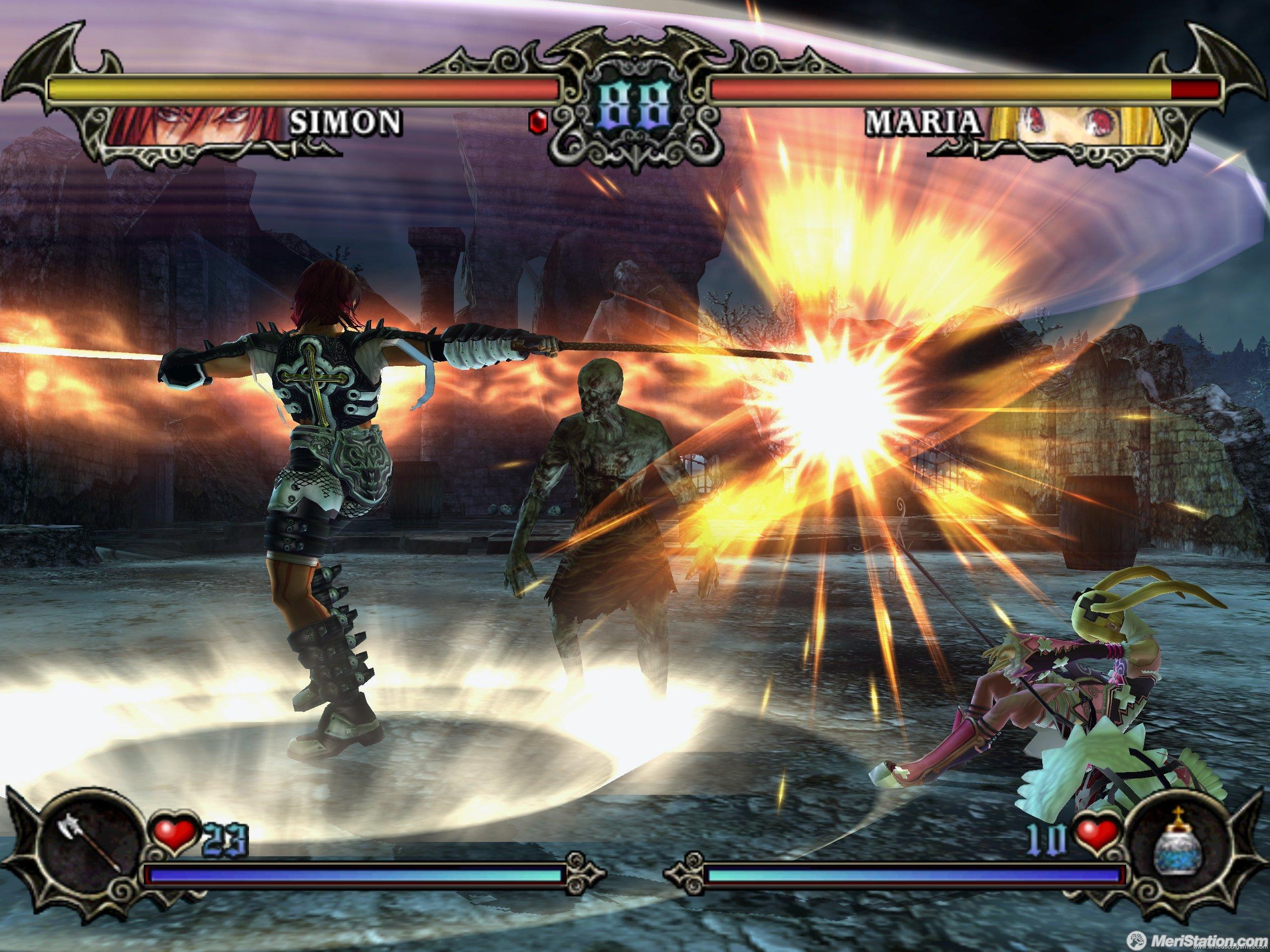This screenshot has height=952, width=1270.
Task: Select the SIMON name label
Action: click(343, 121)
